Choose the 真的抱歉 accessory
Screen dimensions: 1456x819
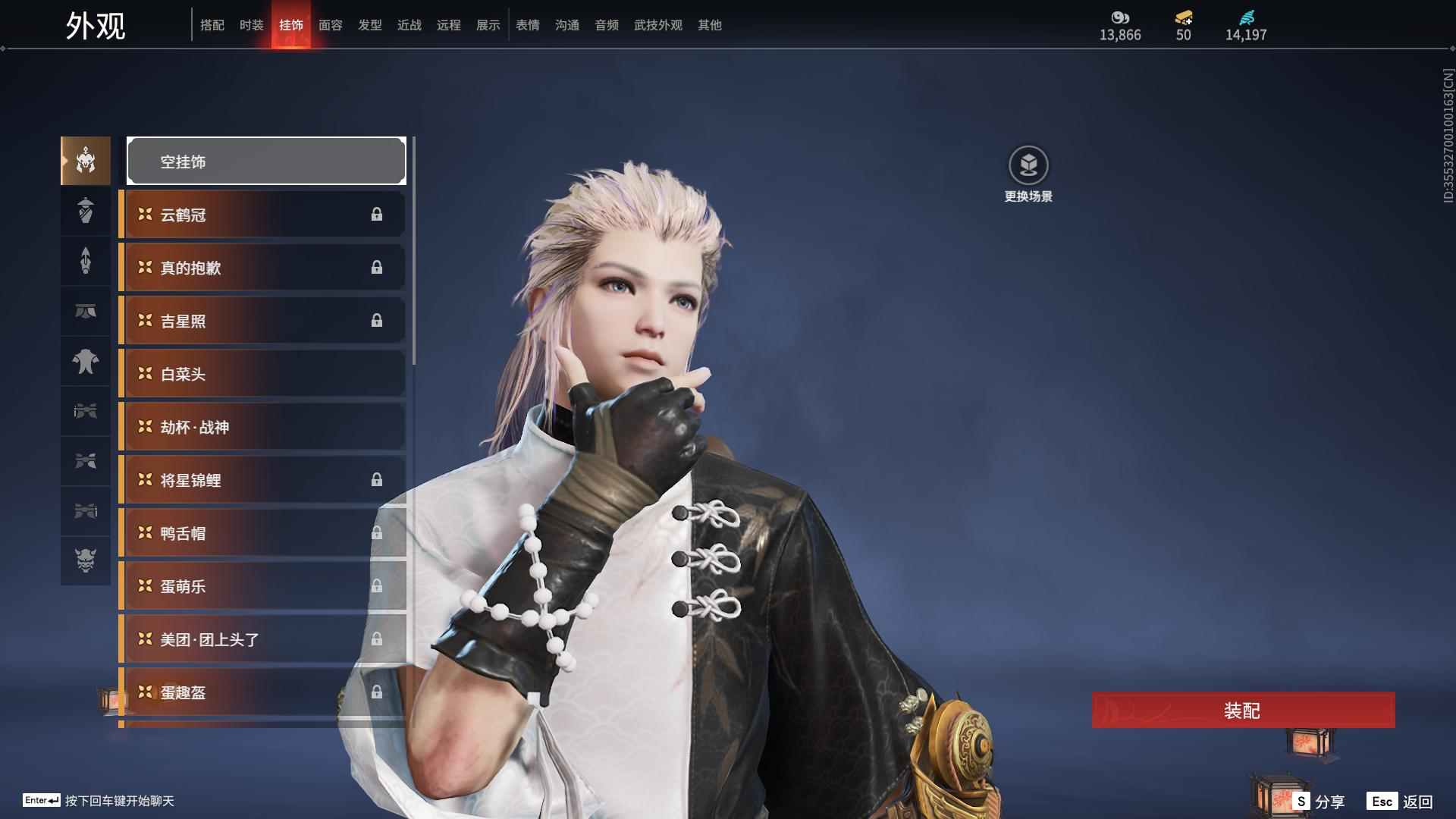[262, 268]
